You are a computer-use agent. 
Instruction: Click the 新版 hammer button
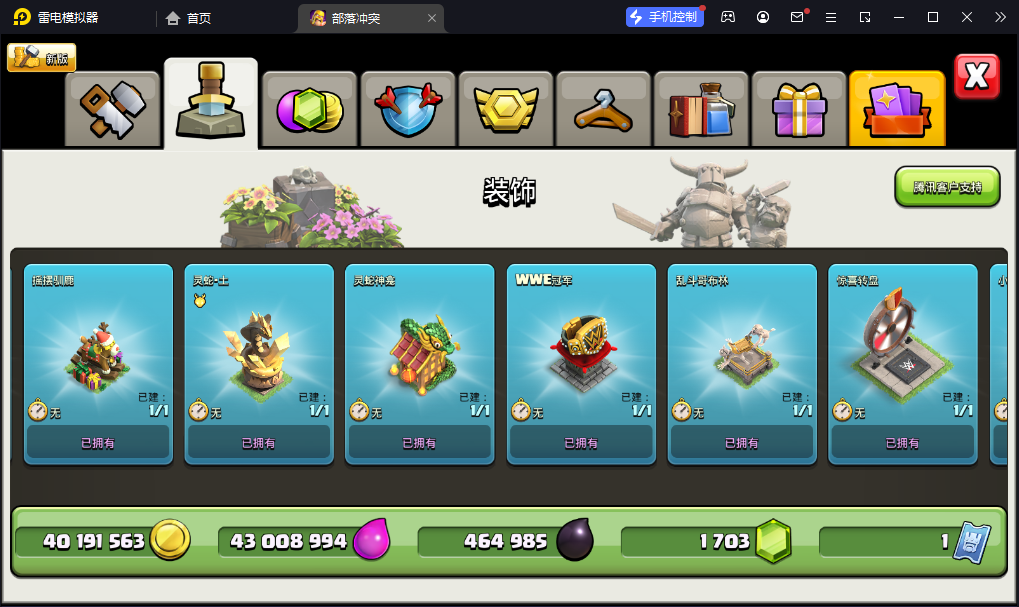[42, 58]
